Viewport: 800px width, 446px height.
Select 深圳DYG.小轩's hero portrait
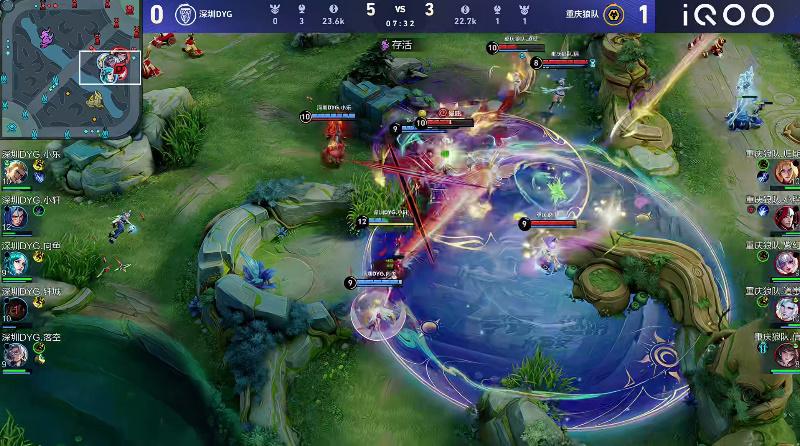click(x=14, y=218)
